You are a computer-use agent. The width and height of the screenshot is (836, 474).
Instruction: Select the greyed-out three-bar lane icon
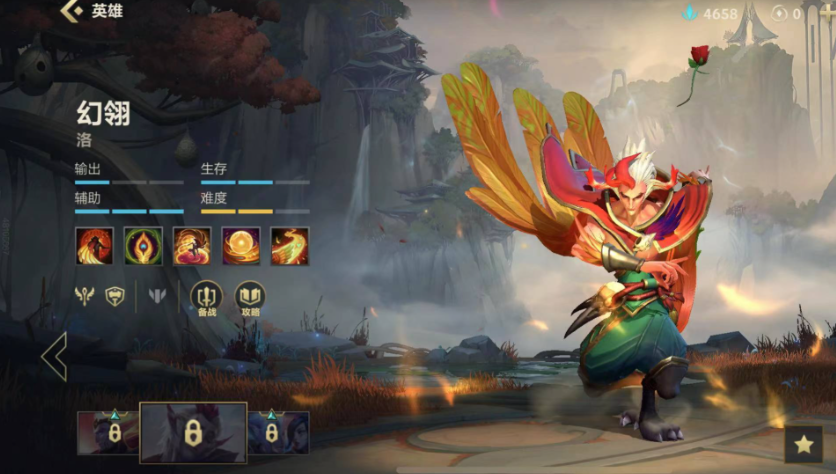pyautogui.click(x=157, y=296)
